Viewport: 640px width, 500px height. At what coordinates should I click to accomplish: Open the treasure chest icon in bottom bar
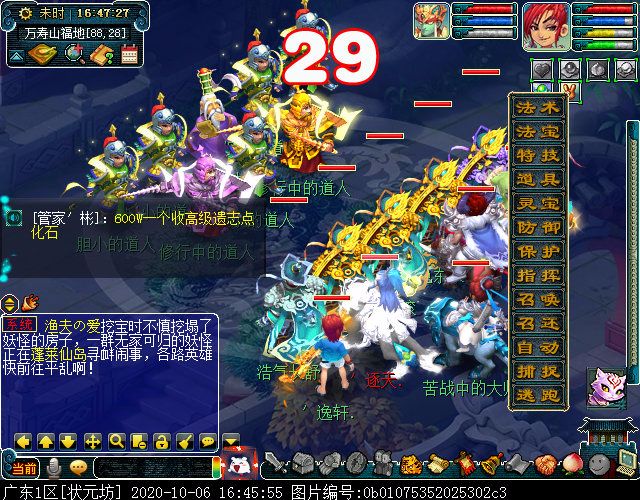point(304,464)
